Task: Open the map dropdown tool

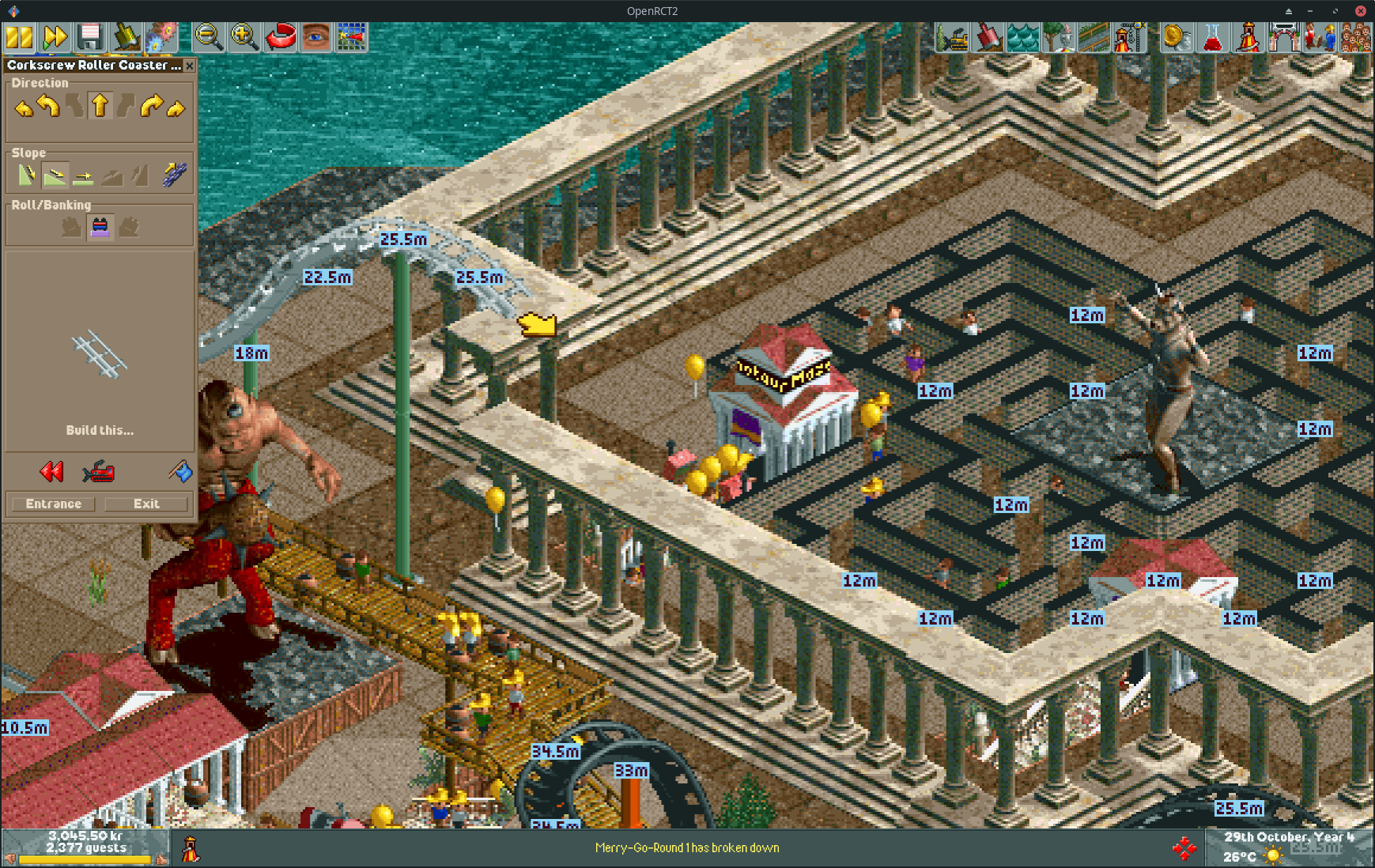Action: [350, 37]
